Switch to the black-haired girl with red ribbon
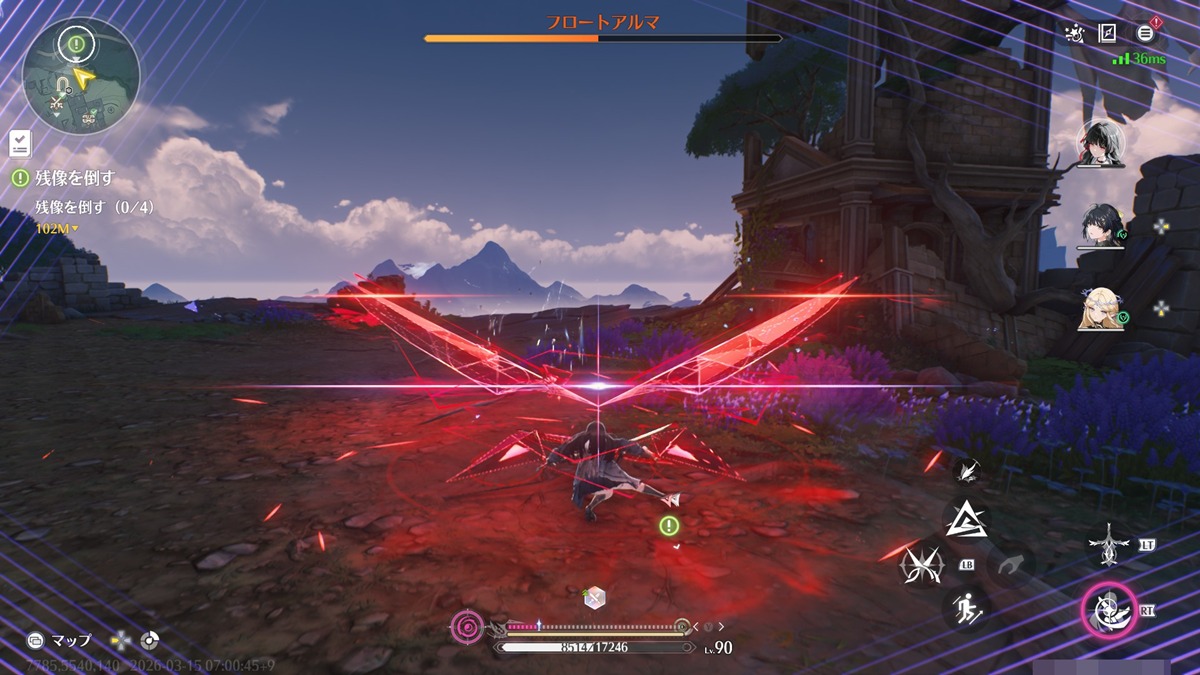 click(1101, 143)
